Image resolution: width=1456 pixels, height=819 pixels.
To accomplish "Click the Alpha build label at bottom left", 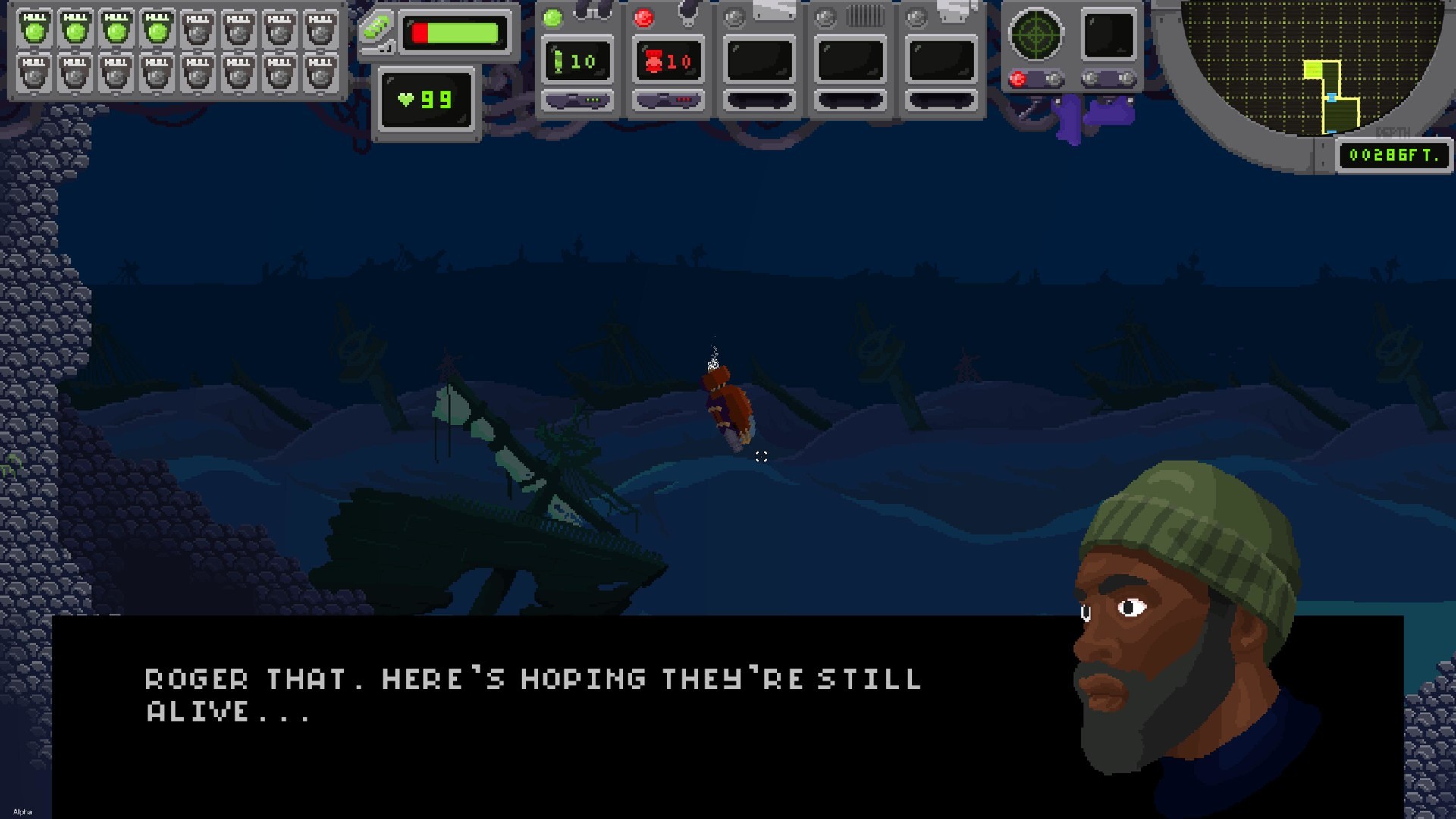I will pyautogui.click(x=21, y=811).
